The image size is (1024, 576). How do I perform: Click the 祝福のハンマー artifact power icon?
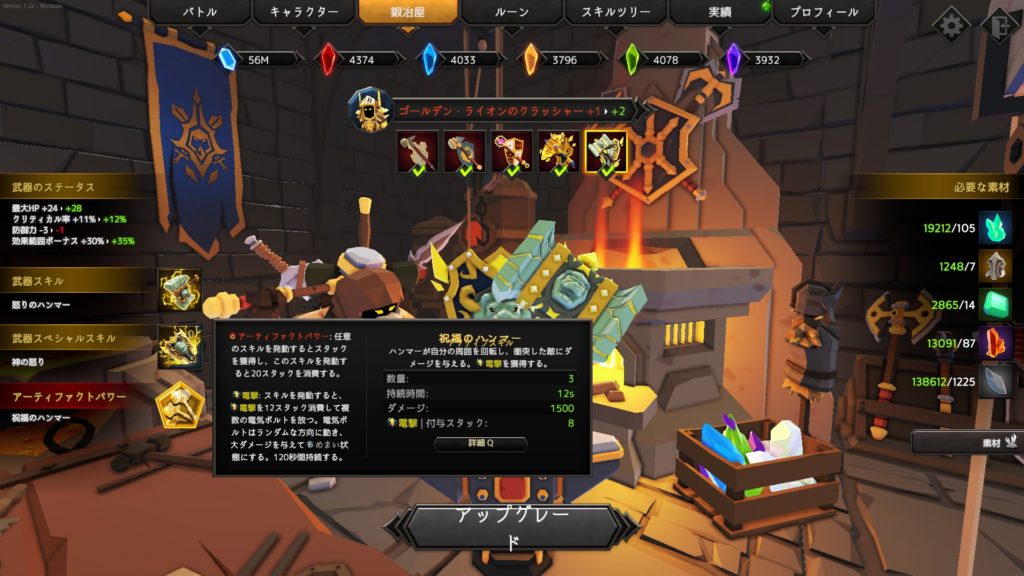(x=180, y=404)
